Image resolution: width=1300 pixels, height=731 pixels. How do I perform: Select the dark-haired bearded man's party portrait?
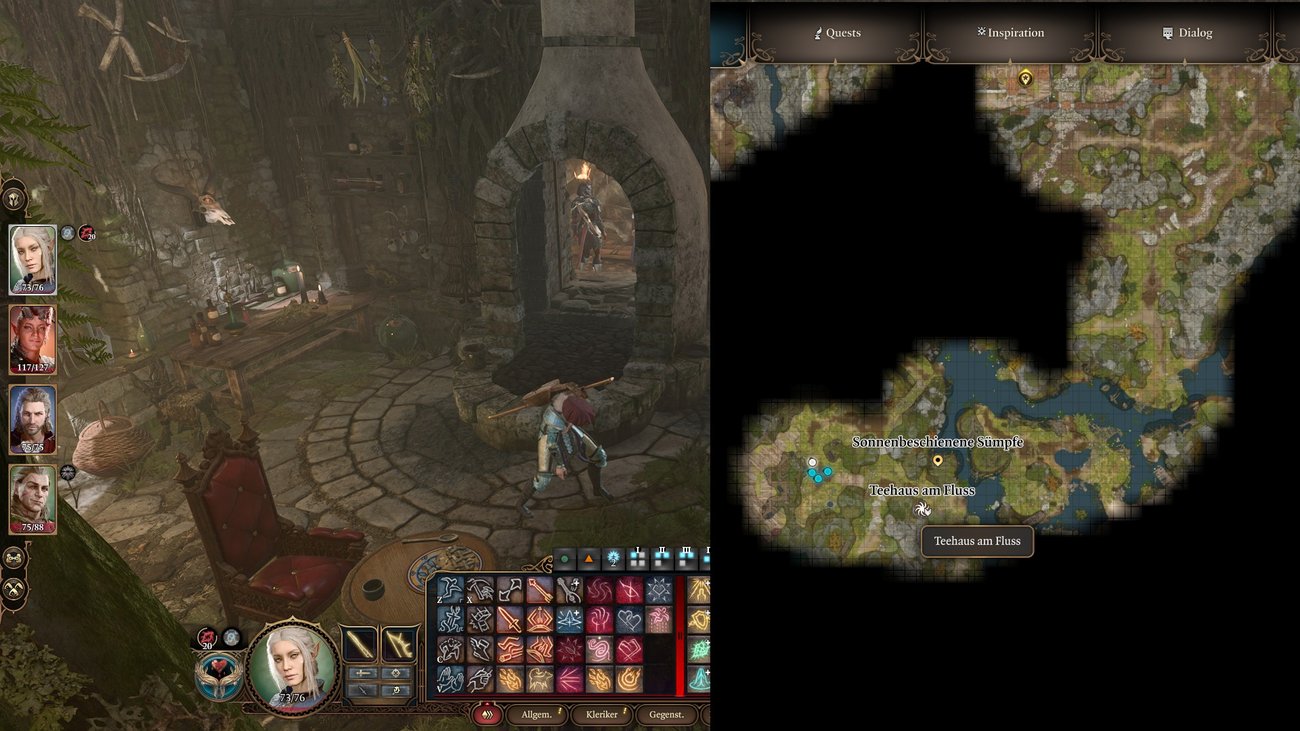pyautogui.click(x=33, y=419)
